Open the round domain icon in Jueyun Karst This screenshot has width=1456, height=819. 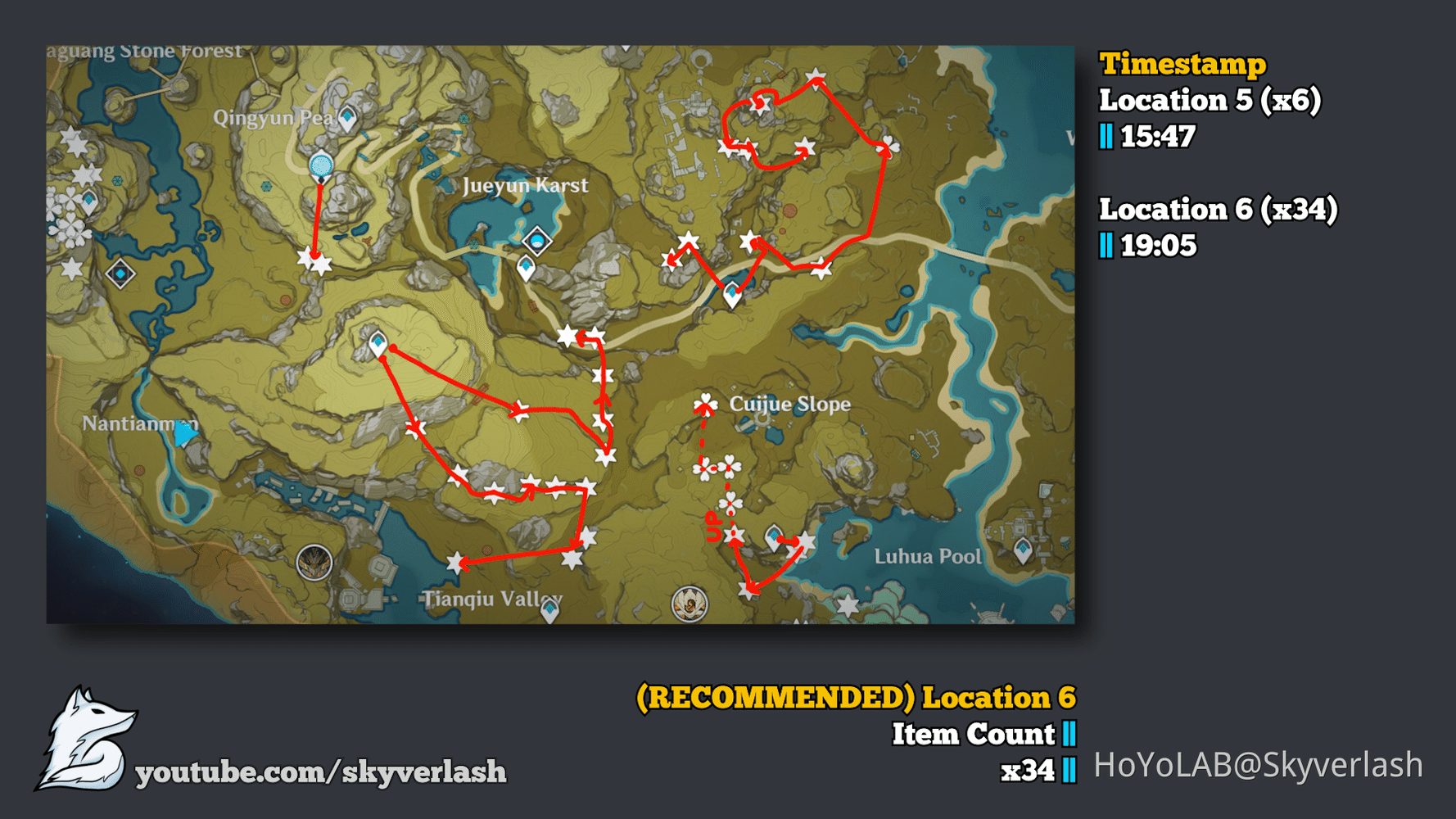pos(538,242)
